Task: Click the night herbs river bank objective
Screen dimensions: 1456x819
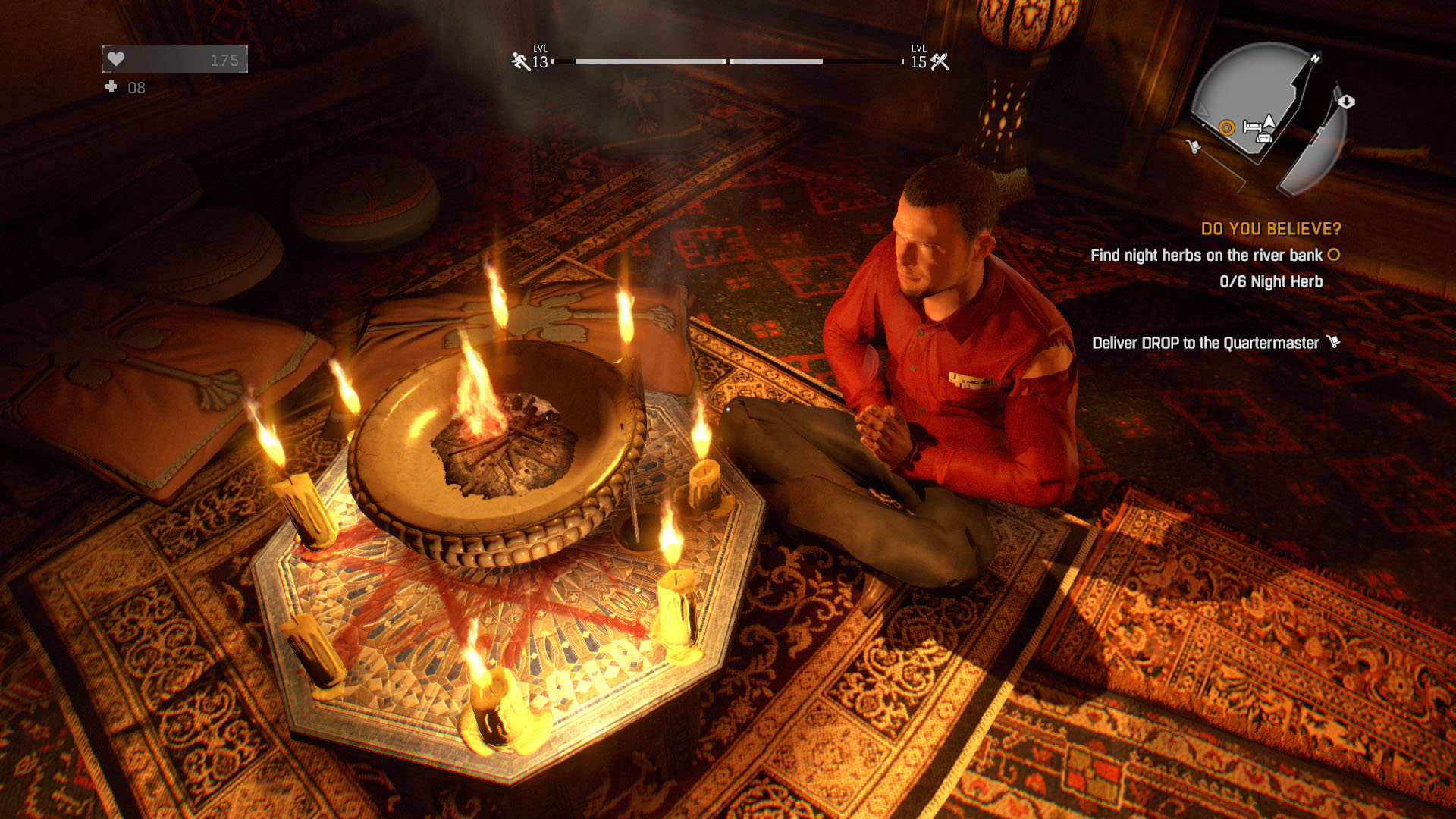Action: (x=1206, y=256)
